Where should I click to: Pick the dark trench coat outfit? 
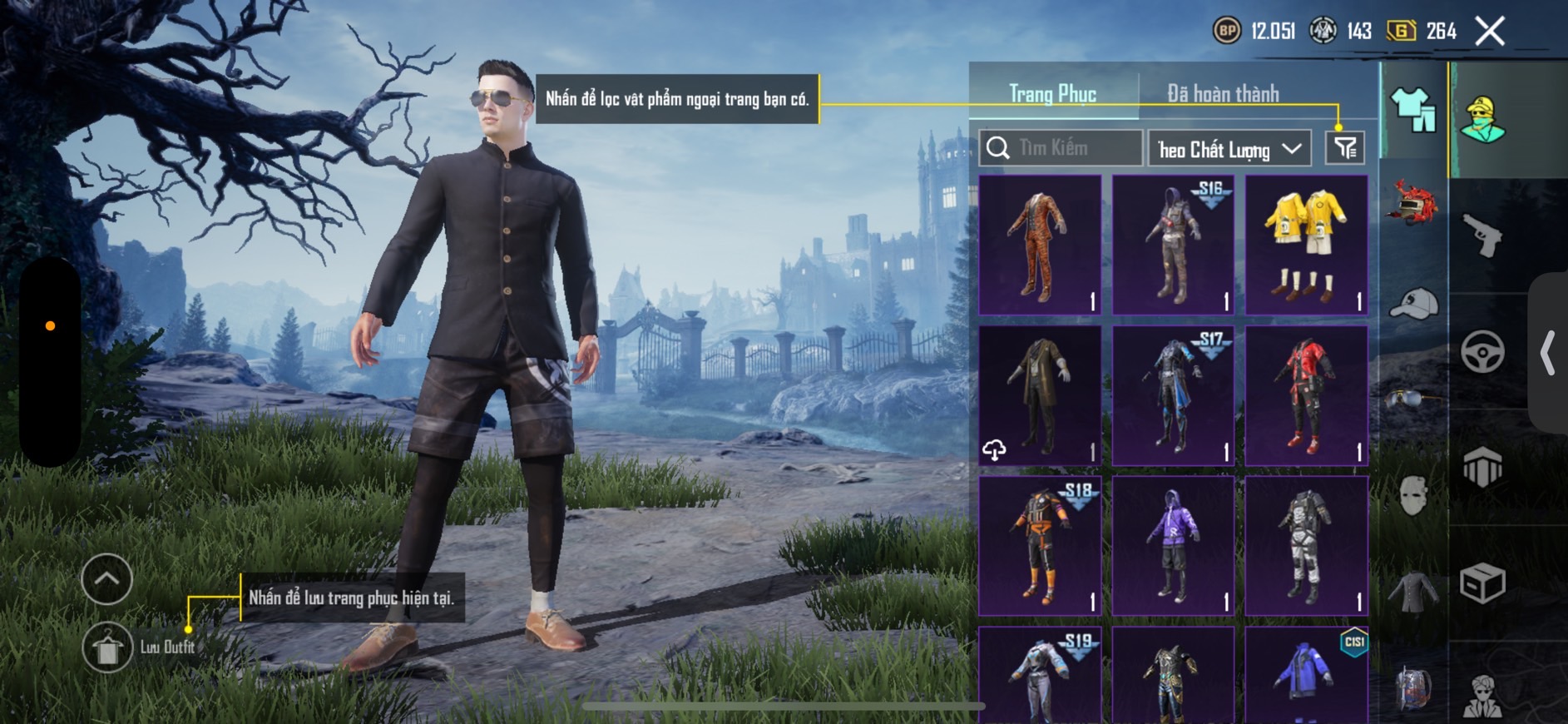pos(1040,395)
